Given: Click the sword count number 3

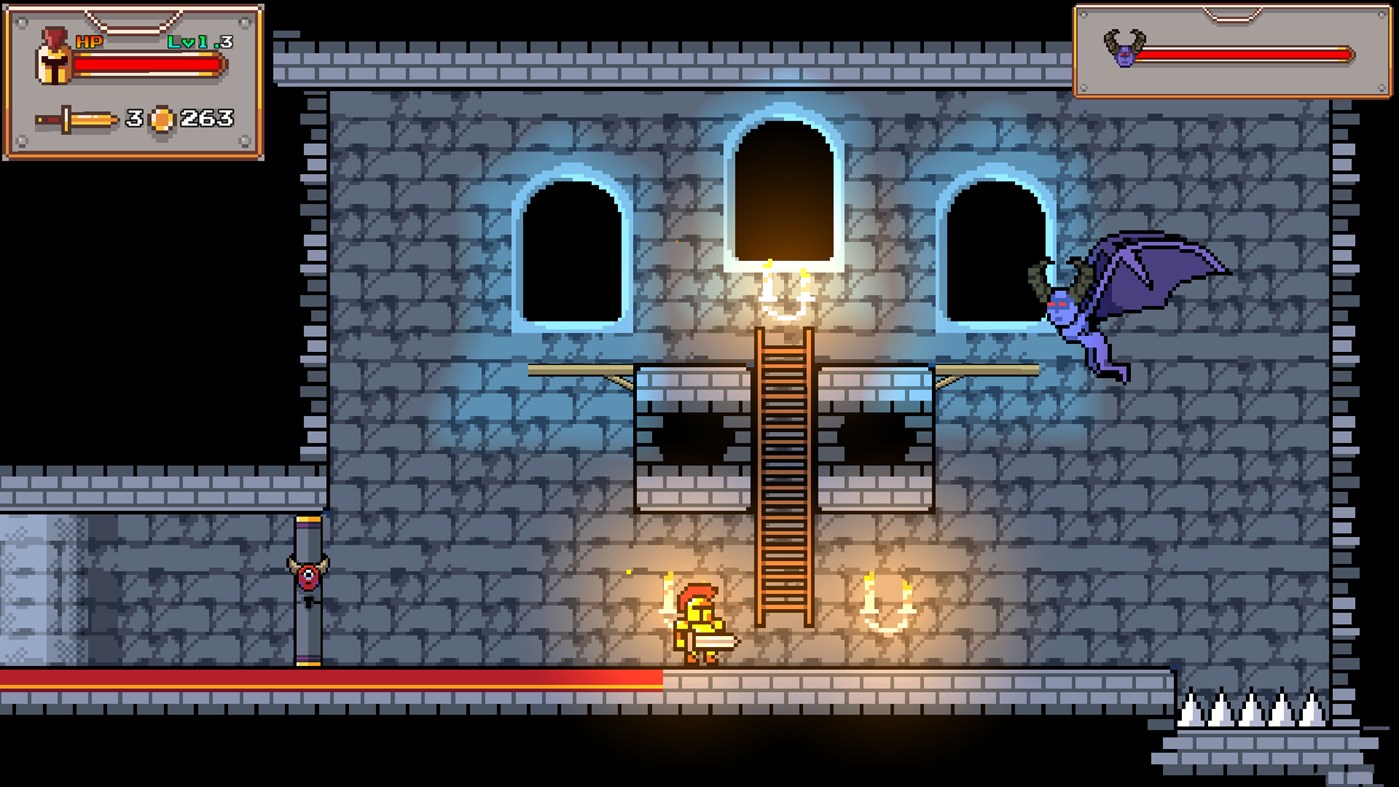Looking at the screenshot, I should coord(132,117).
